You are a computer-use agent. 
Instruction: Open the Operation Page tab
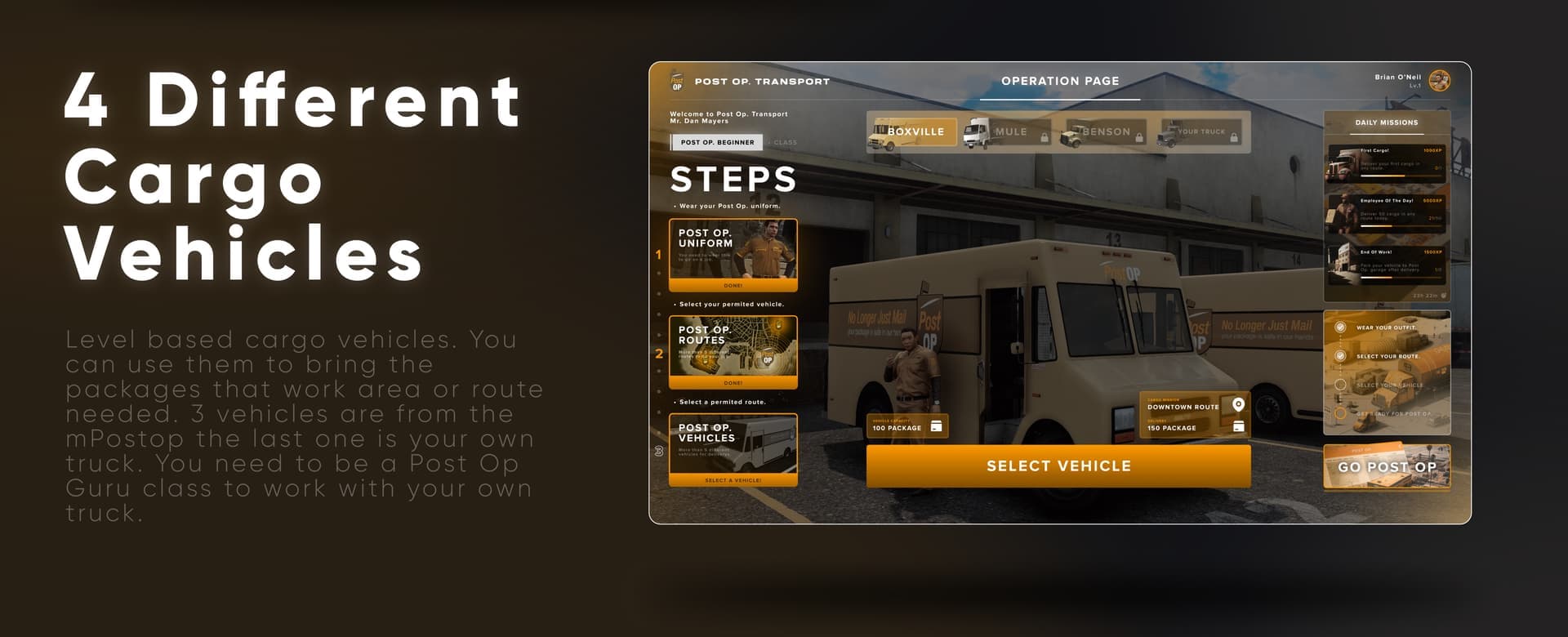[1060, 81]
